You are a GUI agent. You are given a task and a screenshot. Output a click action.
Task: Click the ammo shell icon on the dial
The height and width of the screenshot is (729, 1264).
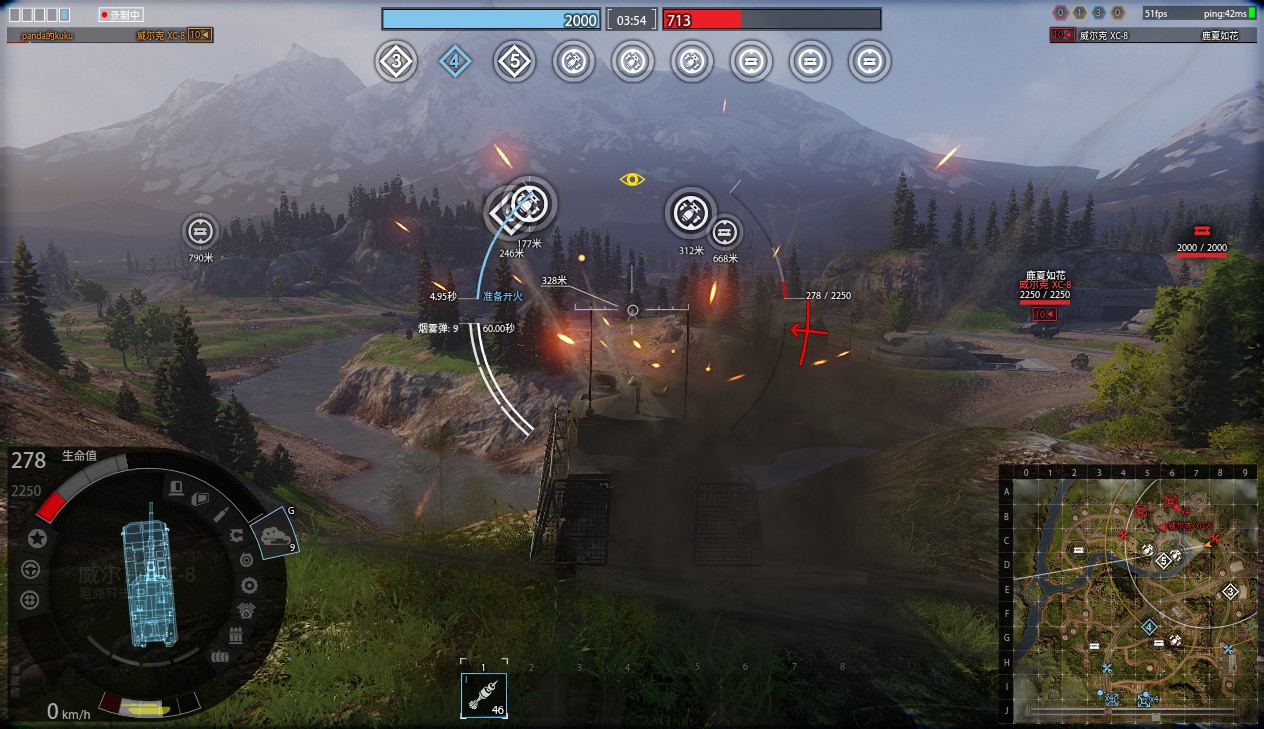(x=222, y=514)
